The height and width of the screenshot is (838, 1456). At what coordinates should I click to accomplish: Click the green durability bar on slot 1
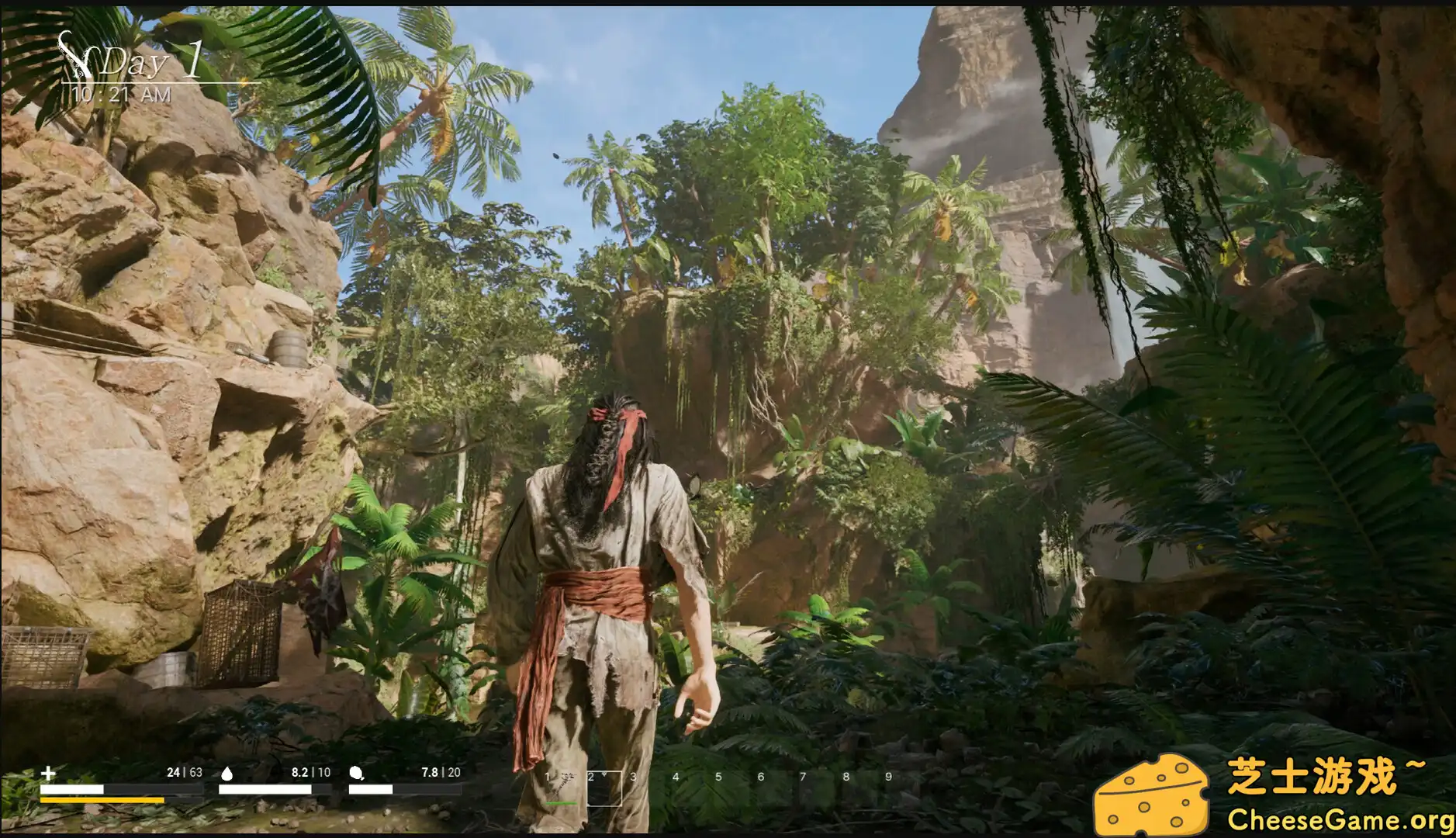[x=561, y=804]
